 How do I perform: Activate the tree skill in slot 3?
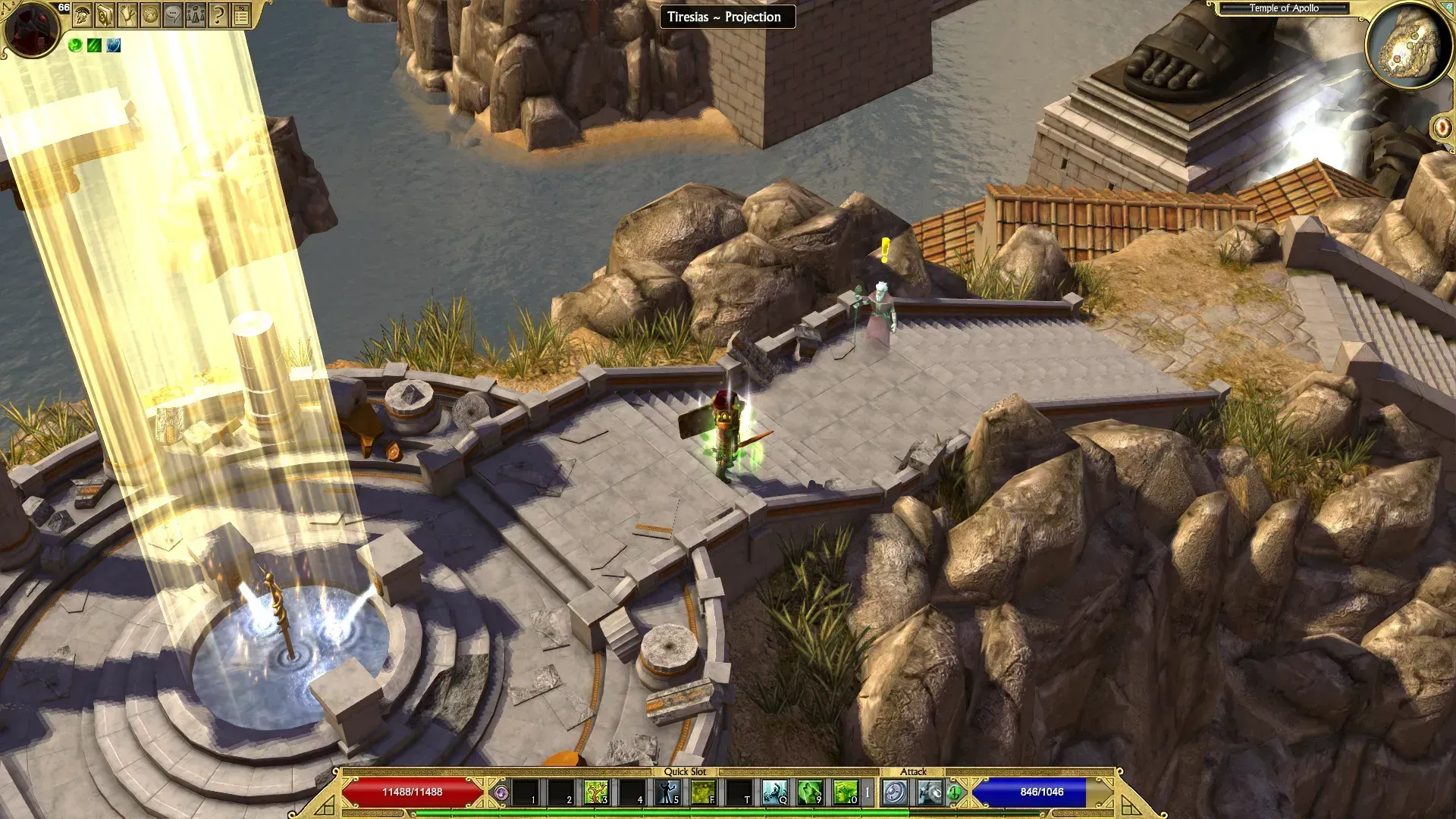click(x=597, y=792)
